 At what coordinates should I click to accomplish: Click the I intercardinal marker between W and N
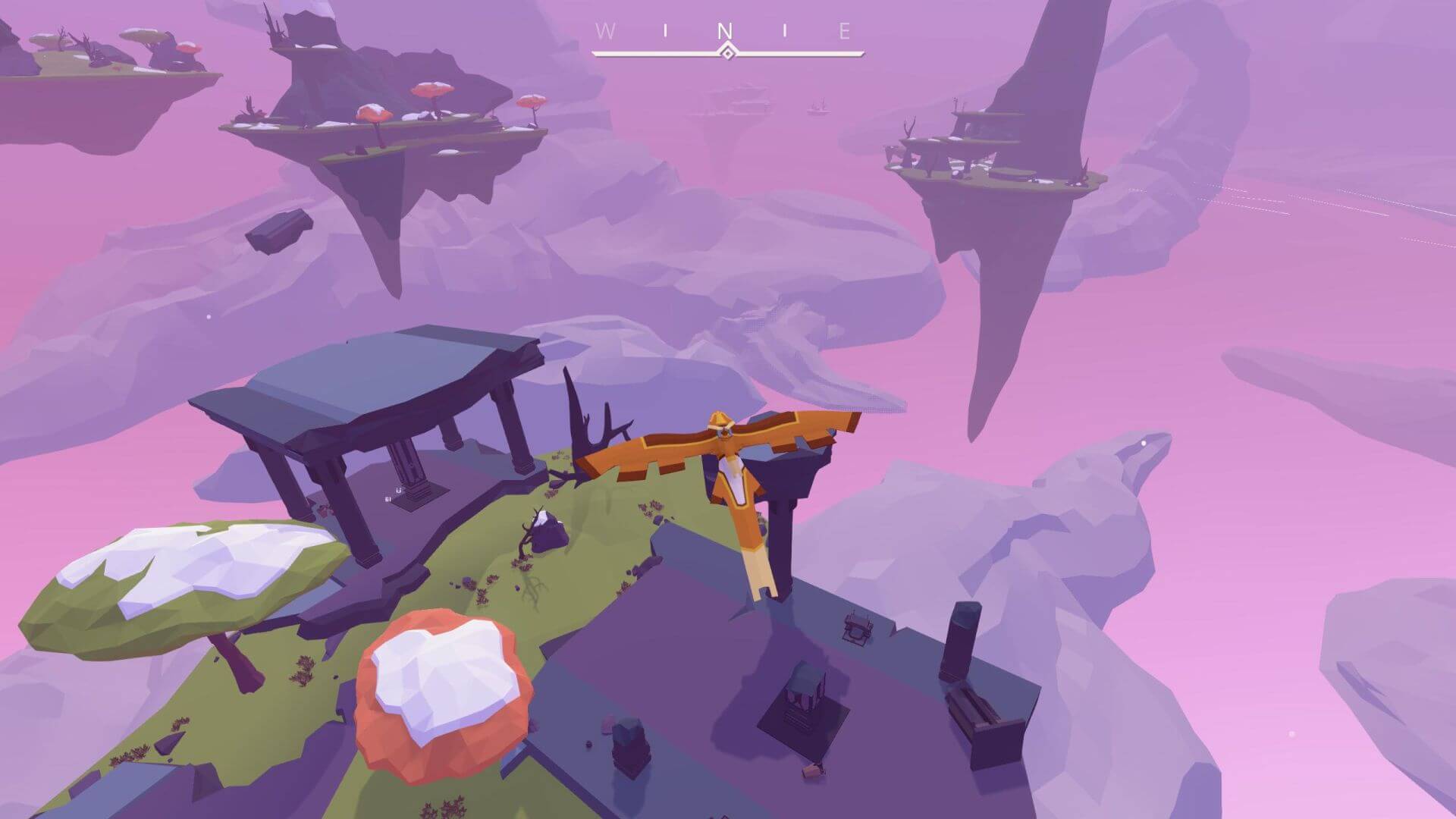coord(666,30)
